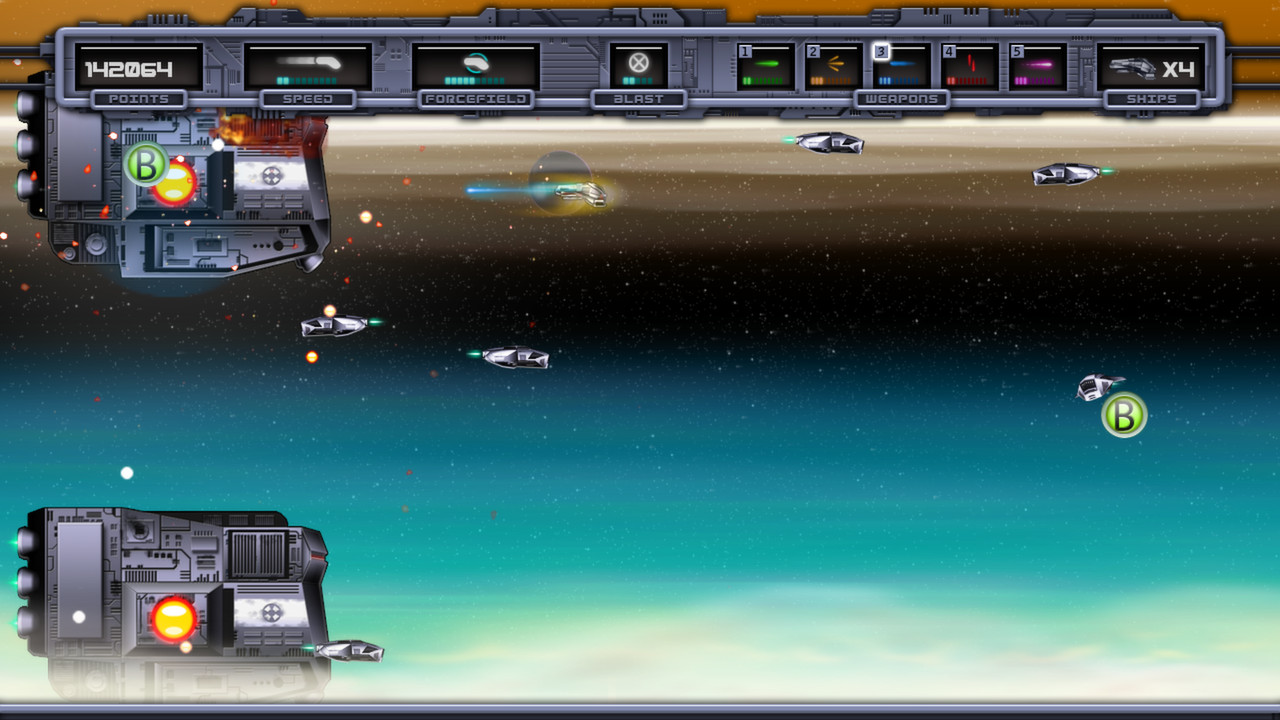Click the Blast cross icon

point(641,62)
